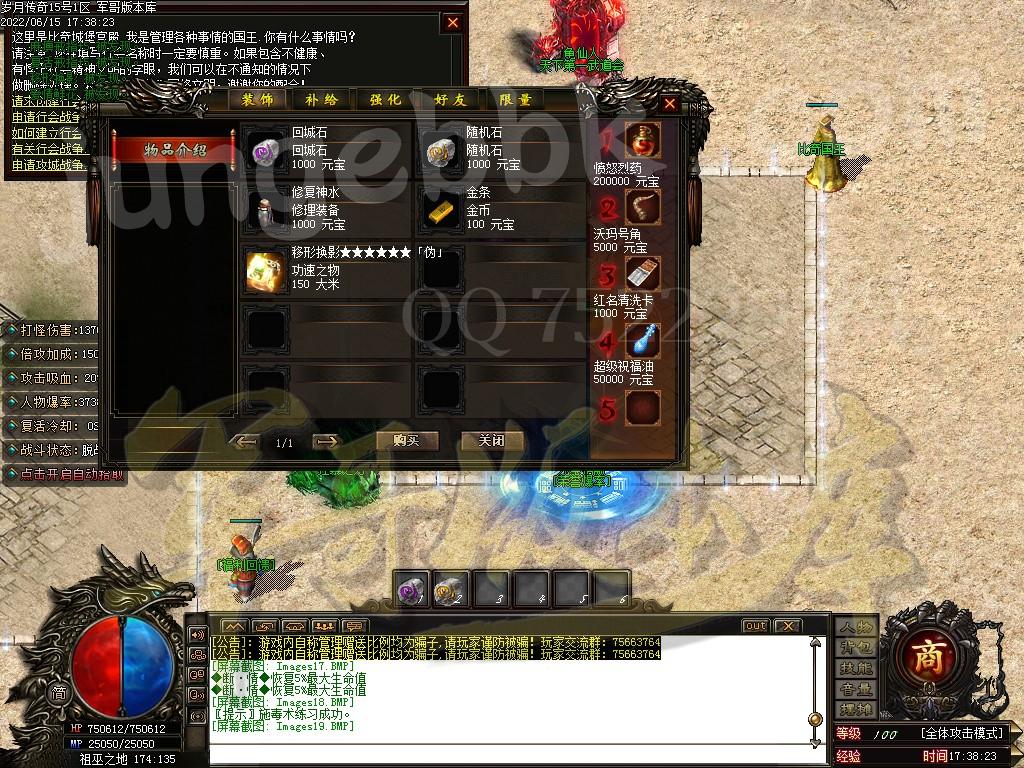Image resolution: width=1024 pixels, height=768 pixels.
Task: Switch to the 好友 friends tab
Action: click(x=451, y=100)
